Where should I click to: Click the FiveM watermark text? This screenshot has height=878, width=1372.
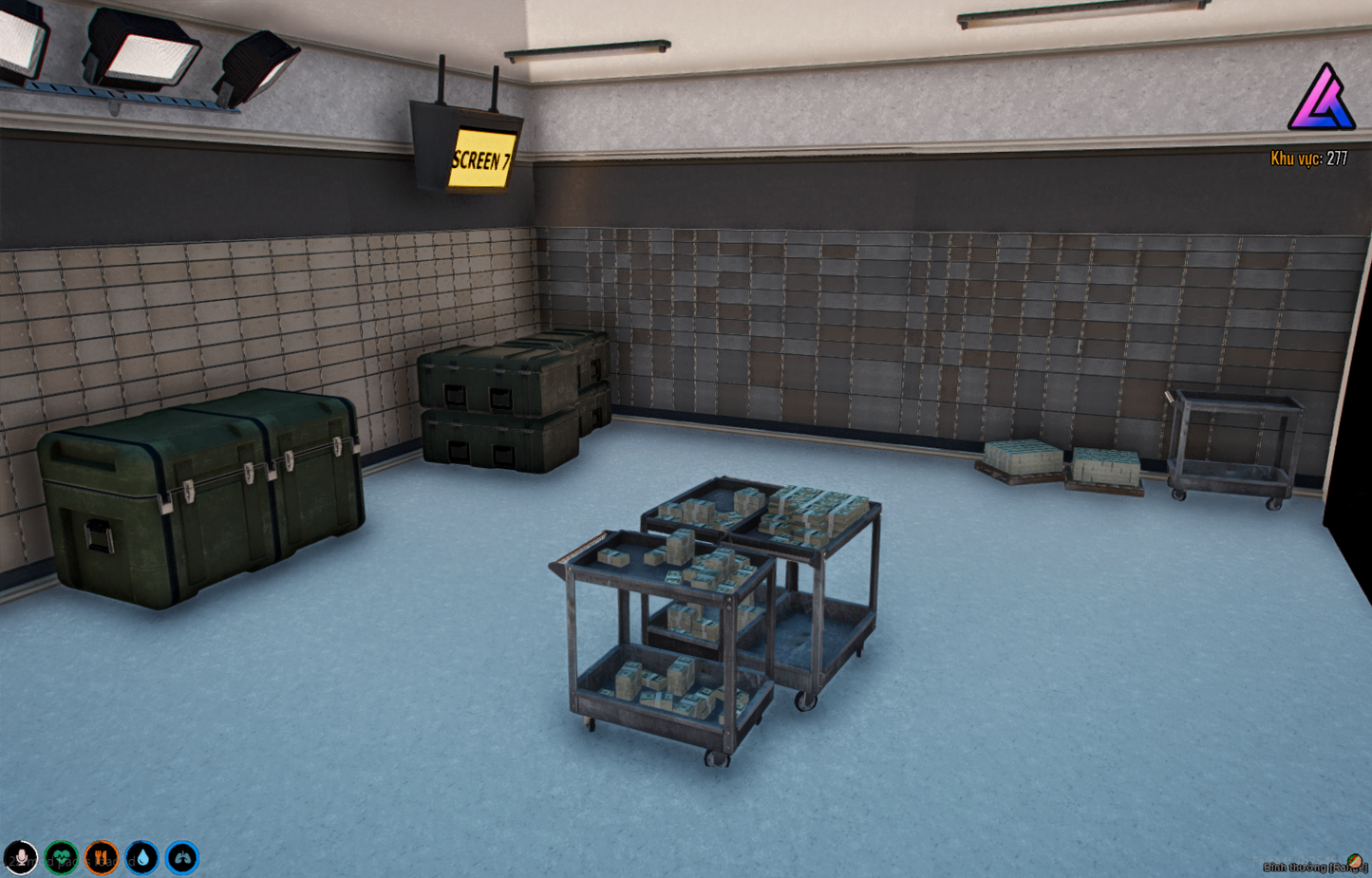click(x=1296, y=860)
